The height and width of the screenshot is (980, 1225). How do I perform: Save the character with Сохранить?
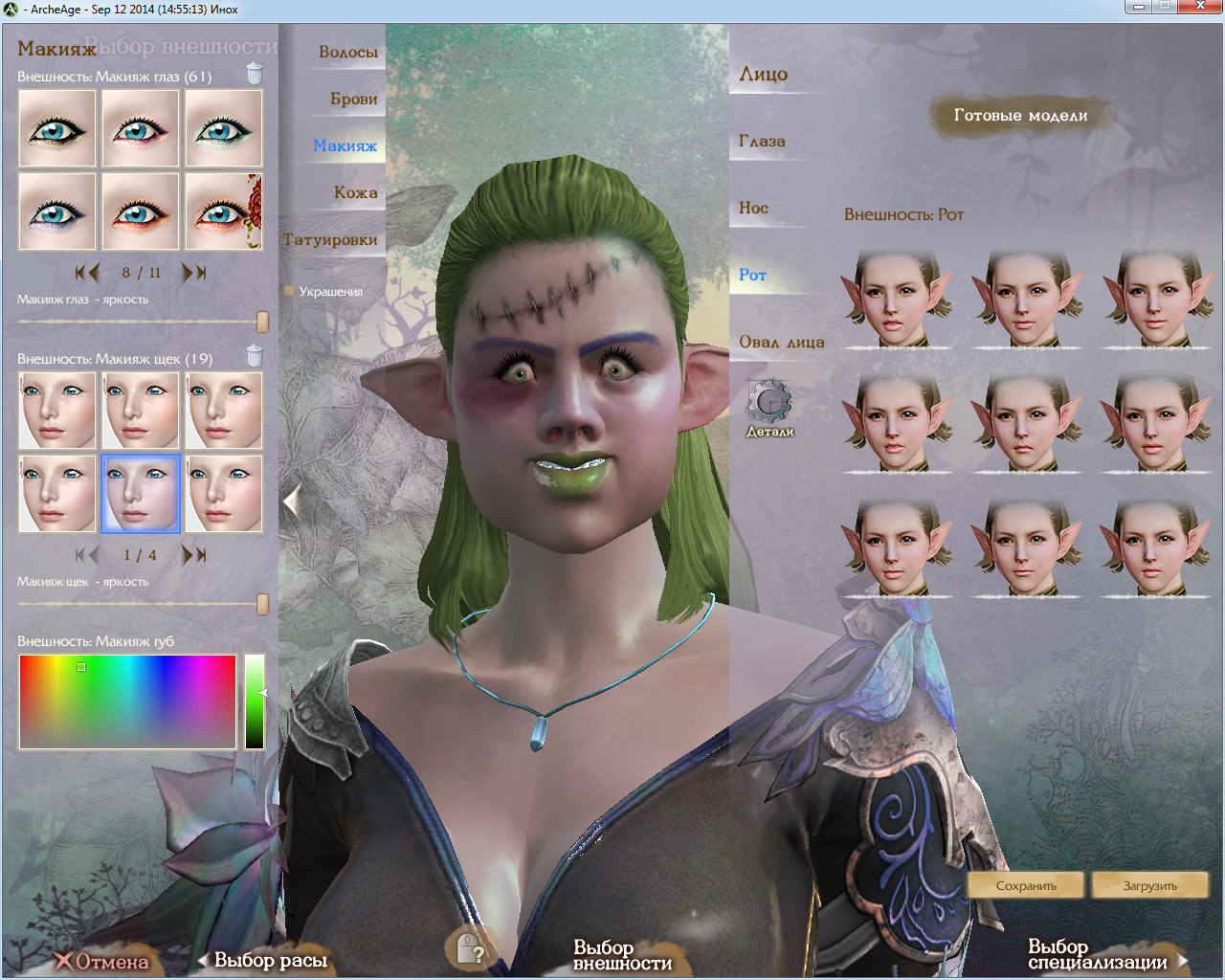tap(1026, 885)
